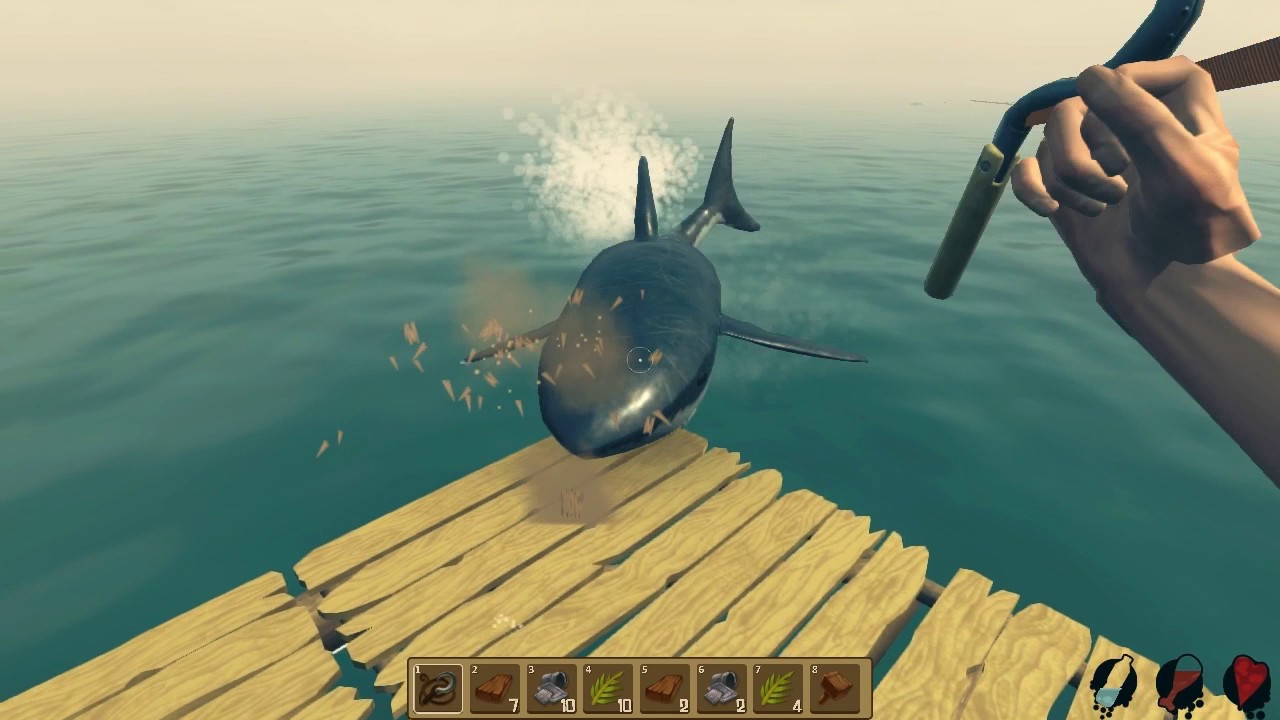Click the slot number 1 label
The height and width of the screenshot is (720, 1280).
(x=417, y=669)
